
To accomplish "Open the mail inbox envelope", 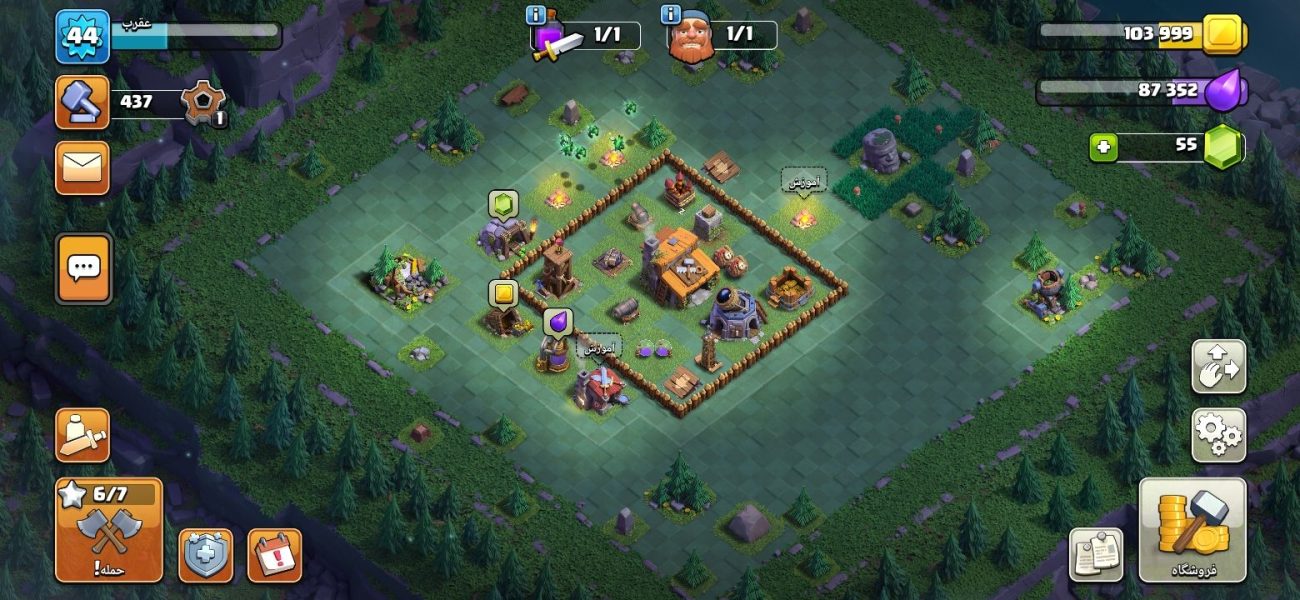I will [82, 167].
